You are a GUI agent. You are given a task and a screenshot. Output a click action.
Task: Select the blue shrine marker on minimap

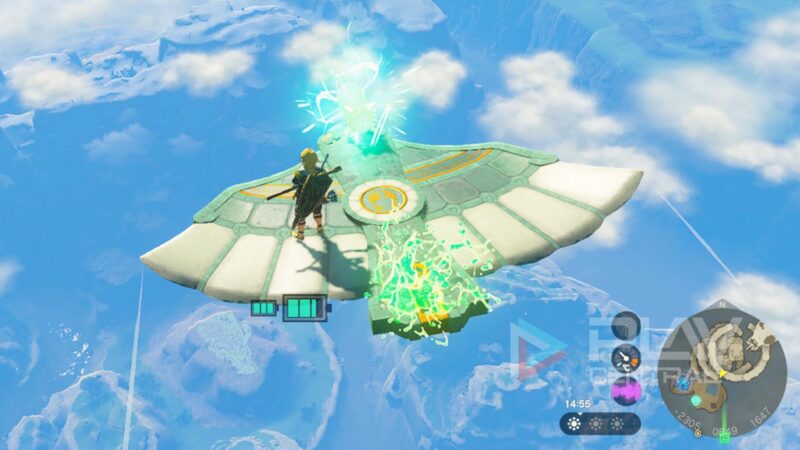[684, 382]
